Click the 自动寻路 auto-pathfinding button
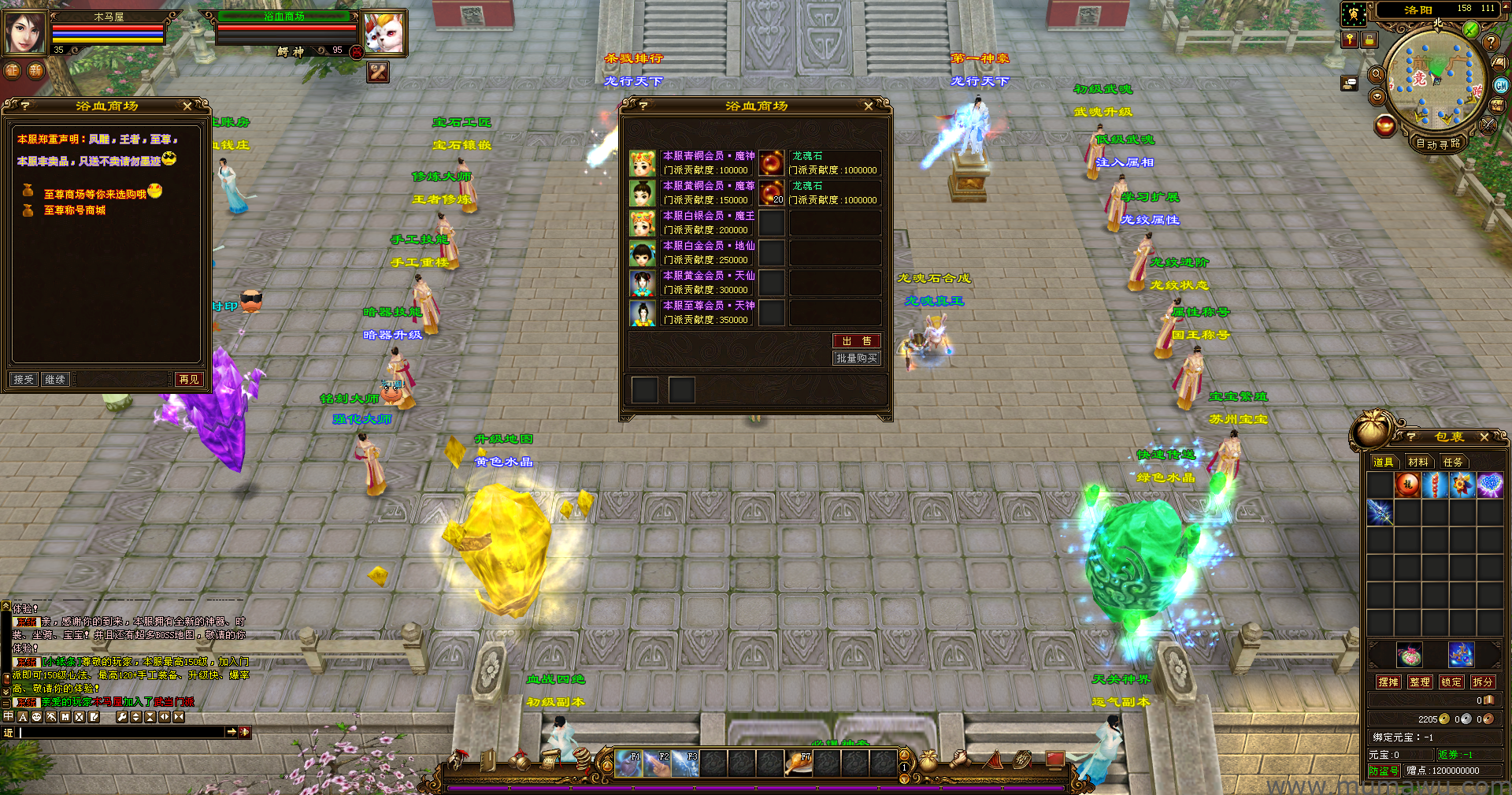Screen dimensions: 1512x795 [1437, 143]
